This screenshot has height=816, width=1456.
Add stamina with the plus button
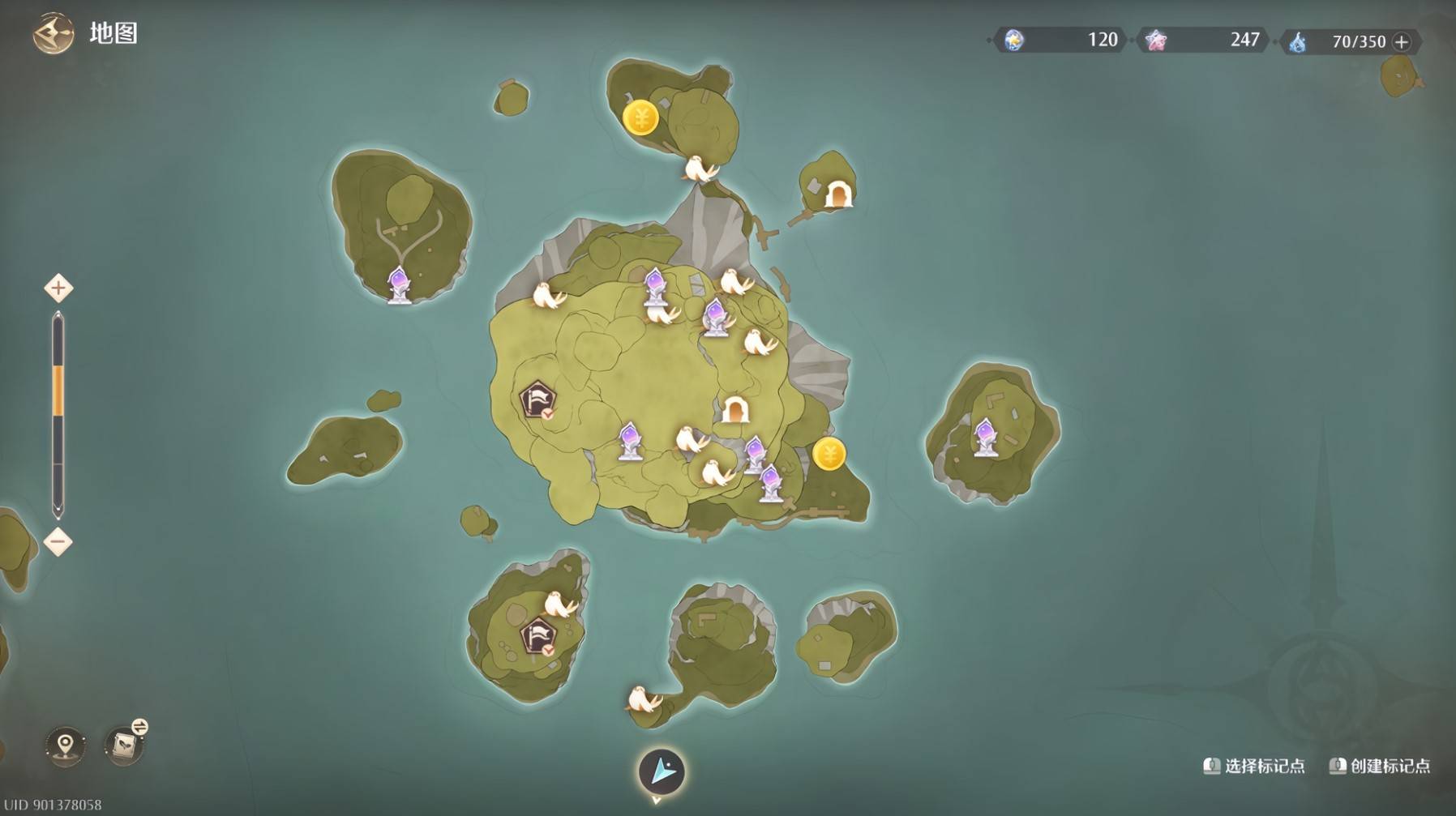click(x=1402, y=42)
